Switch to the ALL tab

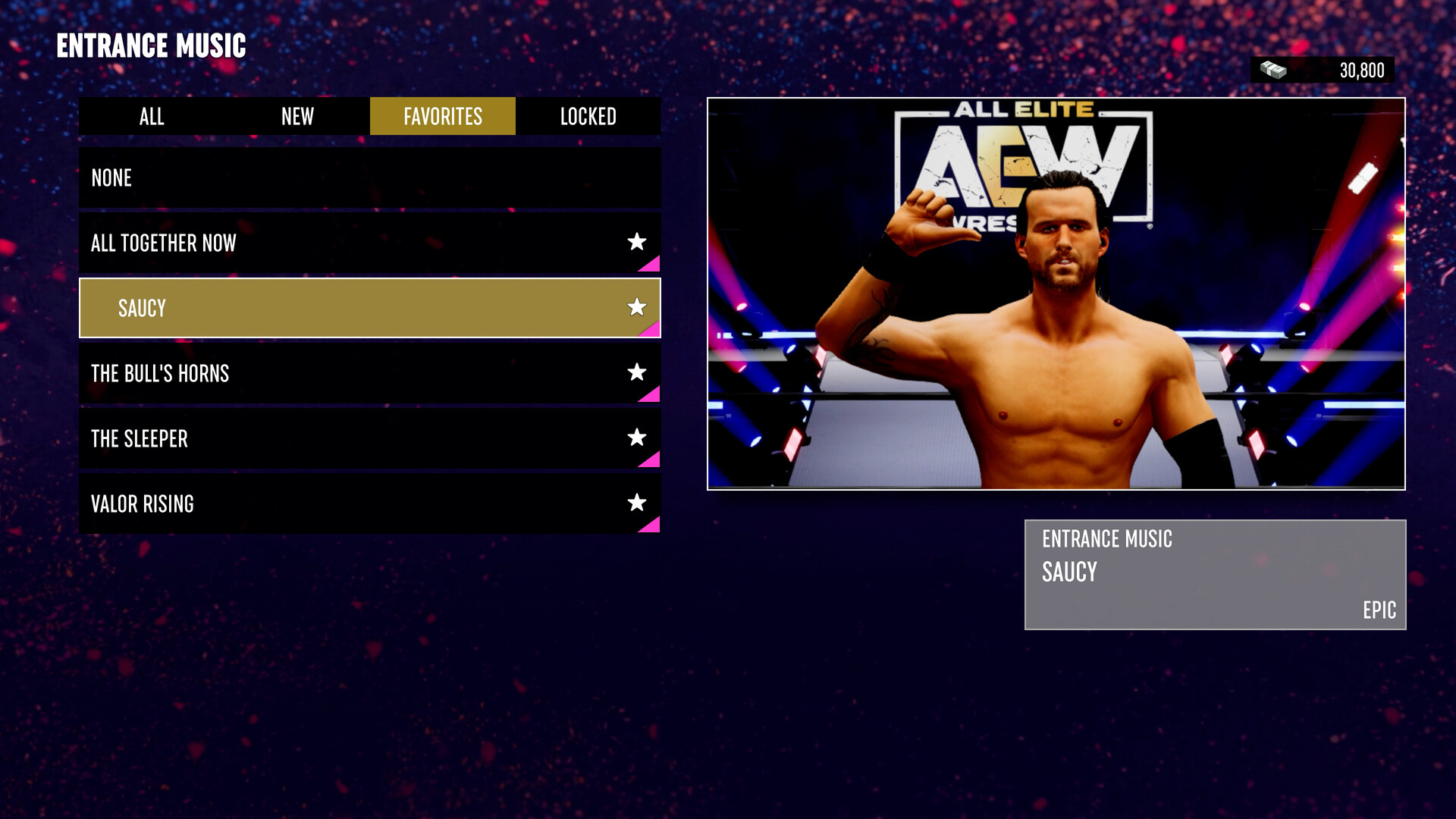click(151, 116)
